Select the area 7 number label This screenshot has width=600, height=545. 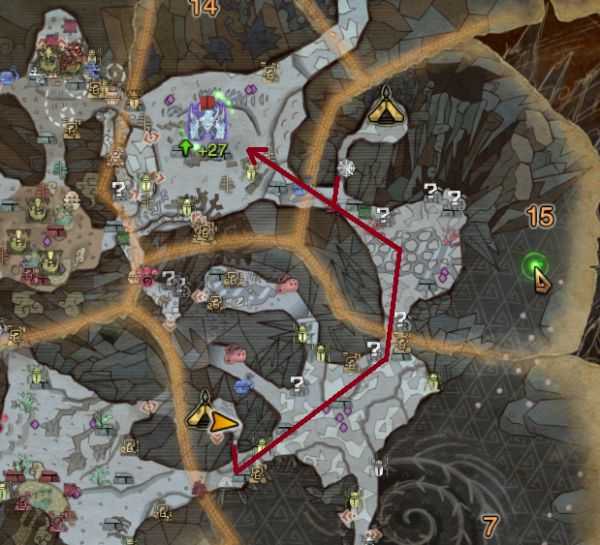(x=489, y=525)
